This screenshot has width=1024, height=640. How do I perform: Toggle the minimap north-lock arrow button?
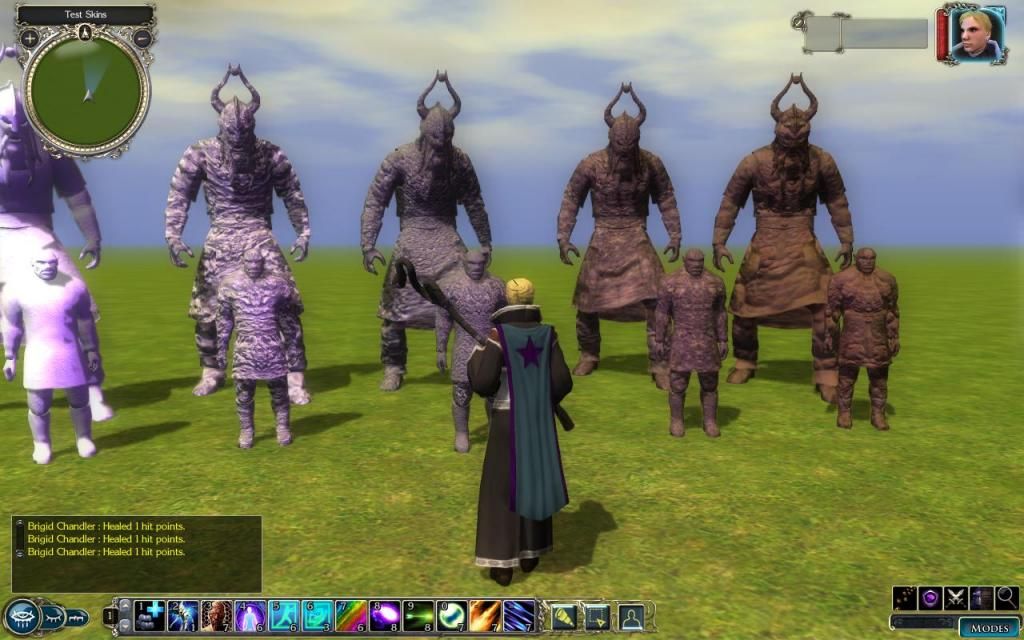click(x=85, y=32)
